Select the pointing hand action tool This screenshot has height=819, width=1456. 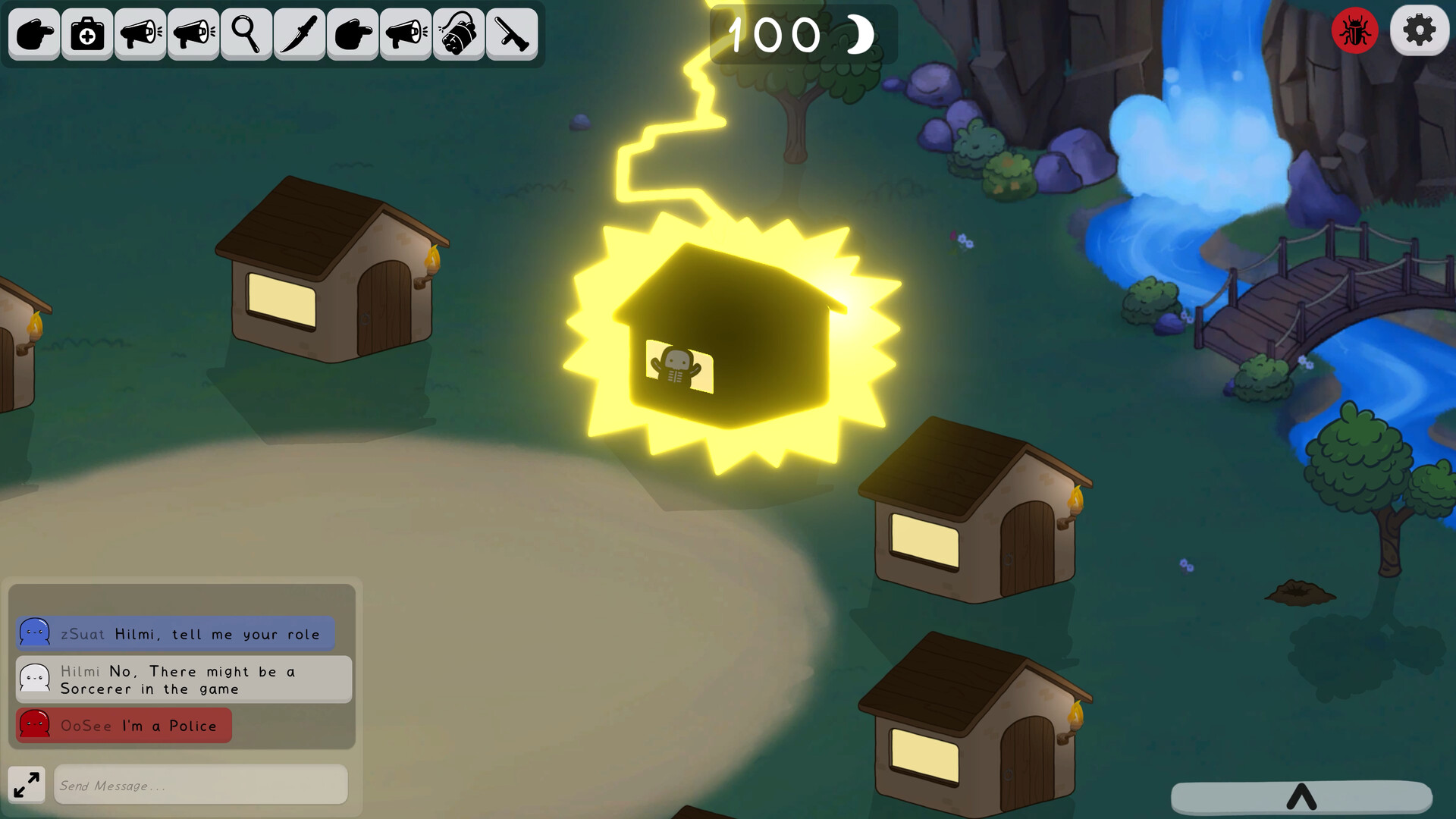click(33, 33)
